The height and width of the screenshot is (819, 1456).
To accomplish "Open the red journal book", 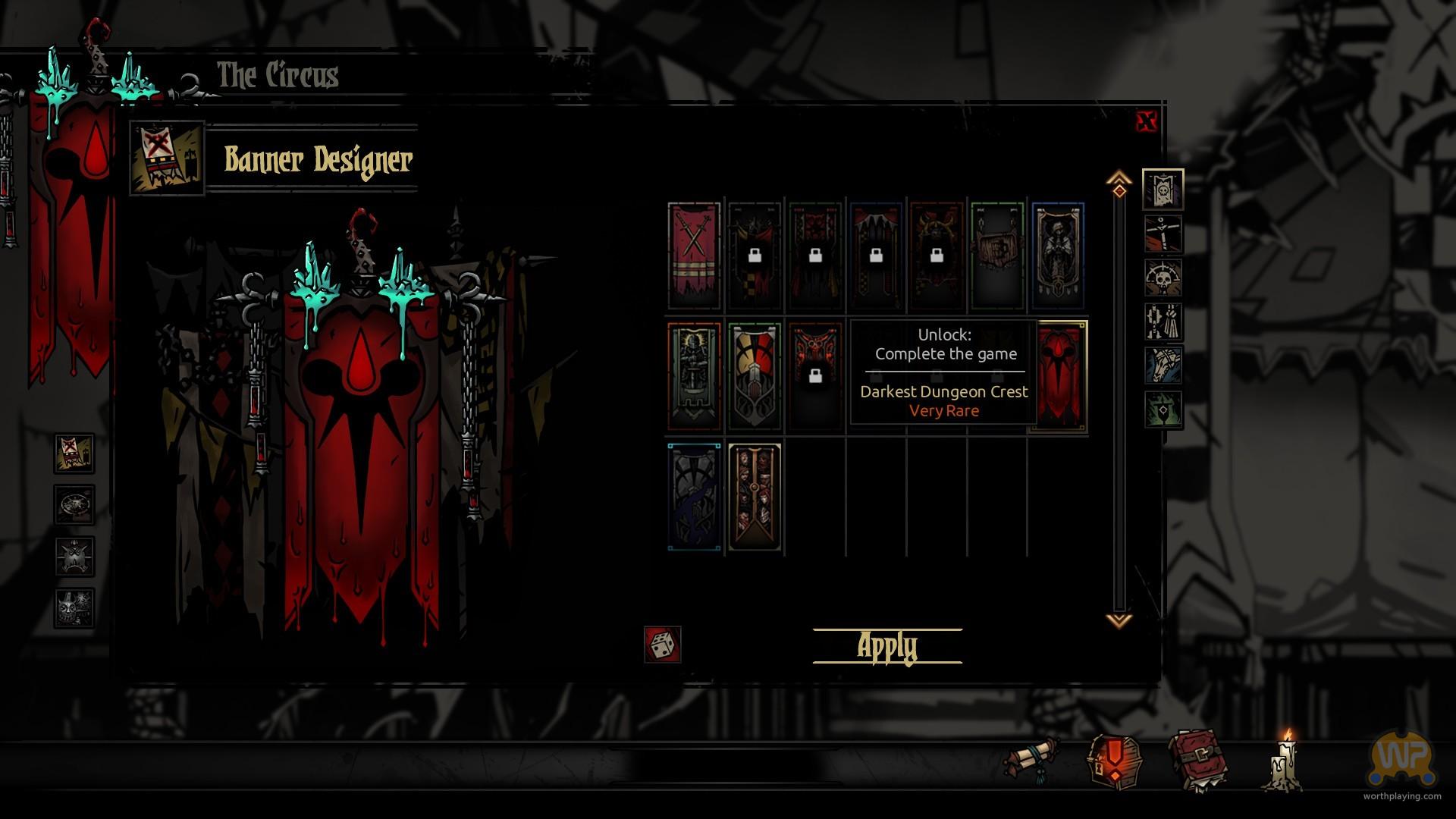I will tap(1197, 760).
